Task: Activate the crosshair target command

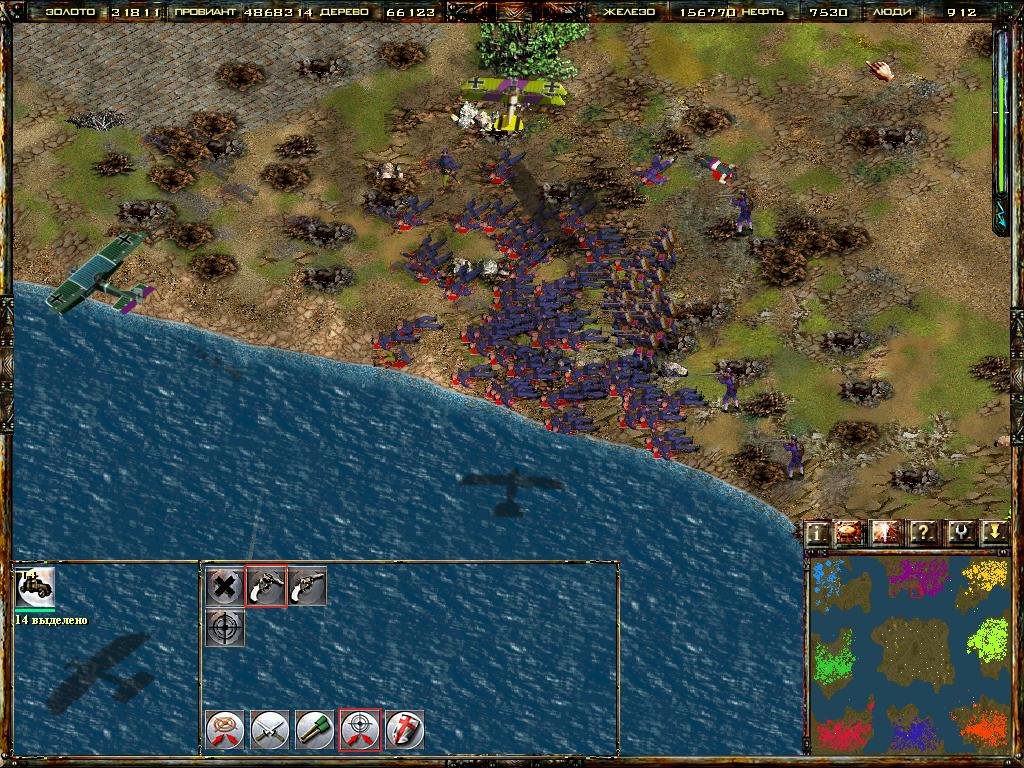Action: 225,628
